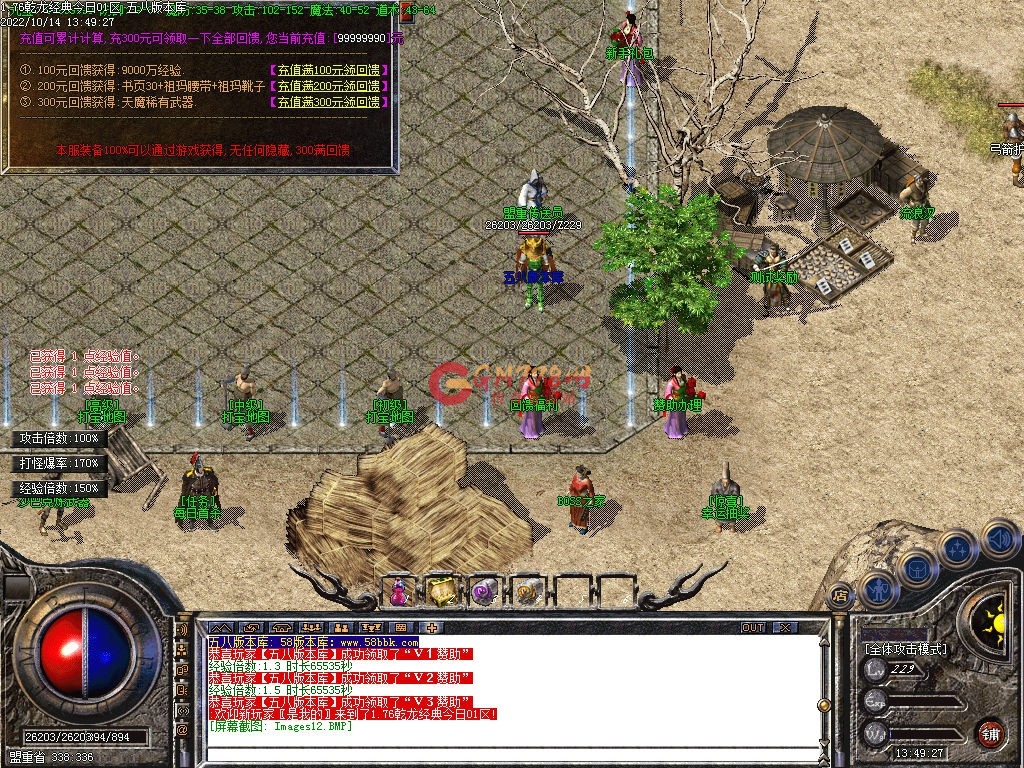Viewport: 1024px width, 768px height.
Task: Use the beige scroll hotbar item
Action: click(527, 592)
